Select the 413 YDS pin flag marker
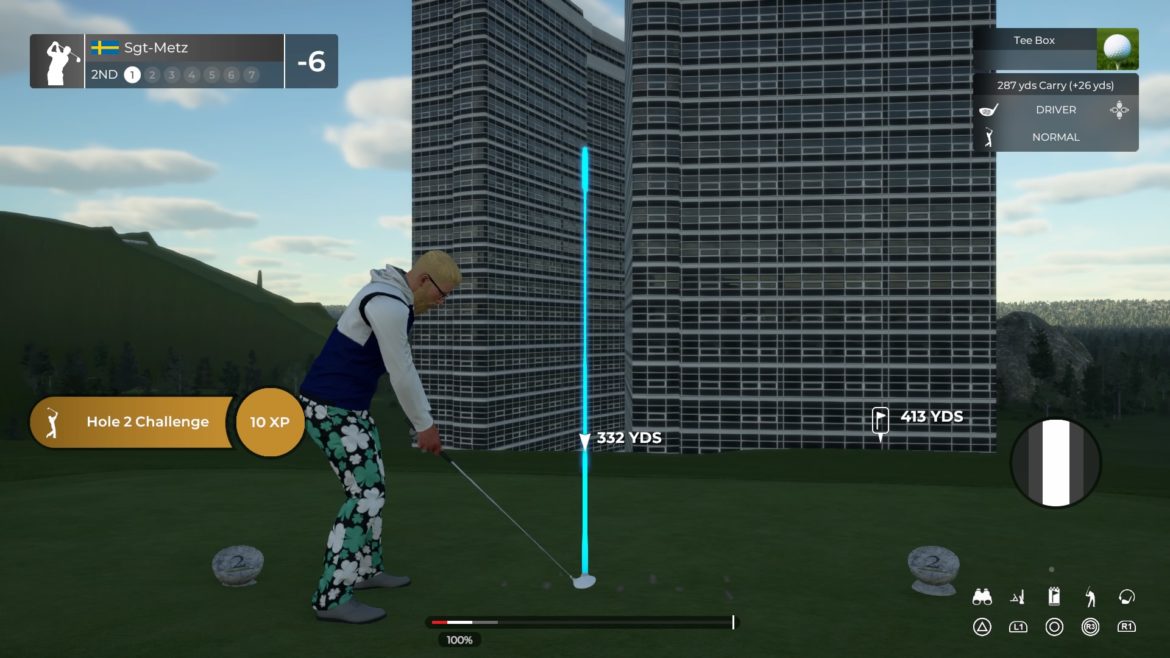1170x658 pixels. coord(881,419)
